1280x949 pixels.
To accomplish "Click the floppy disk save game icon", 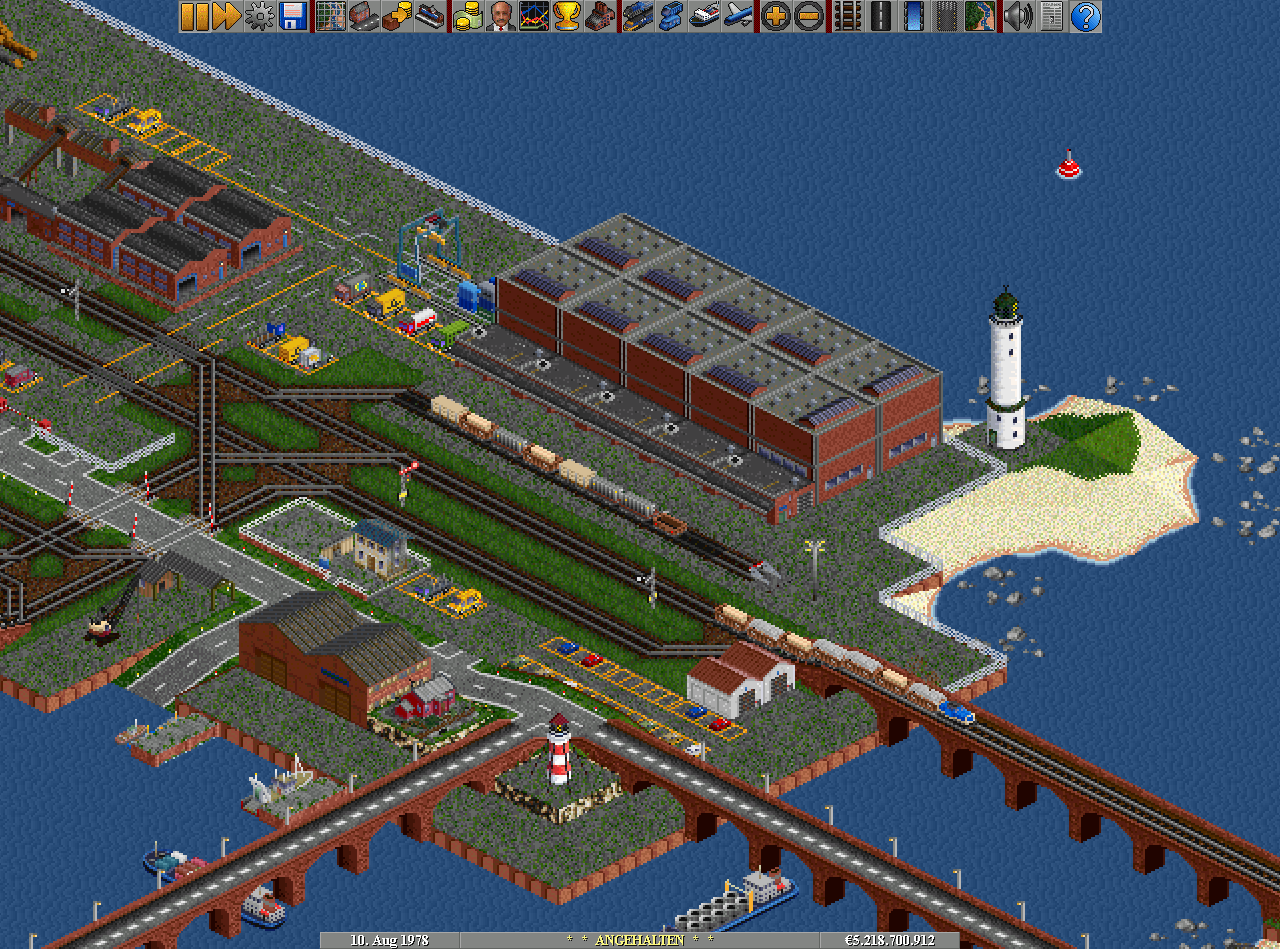I will (x=293, y=16).
